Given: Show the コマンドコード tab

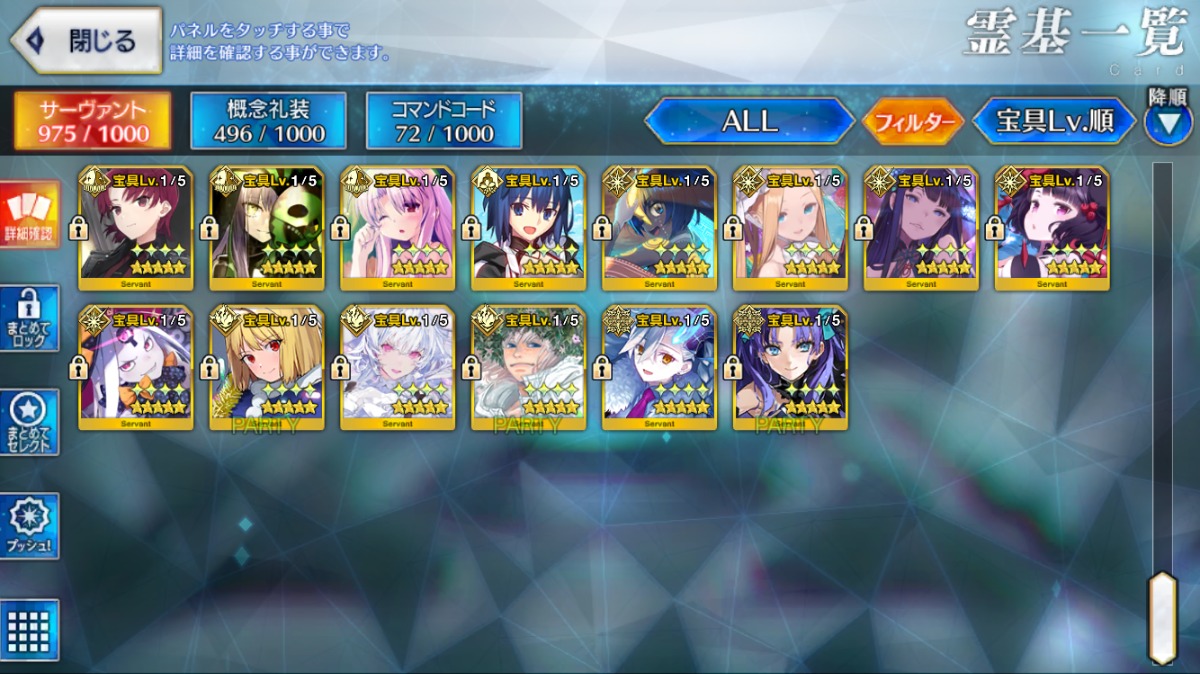Looking at the screenshot, I should pyautogui.click(x=444, y=121).
